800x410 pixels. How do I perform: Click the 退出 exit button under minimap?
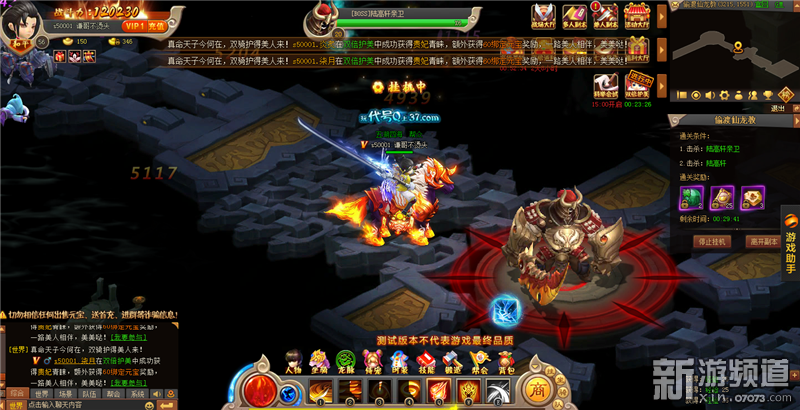click(778, 106)
